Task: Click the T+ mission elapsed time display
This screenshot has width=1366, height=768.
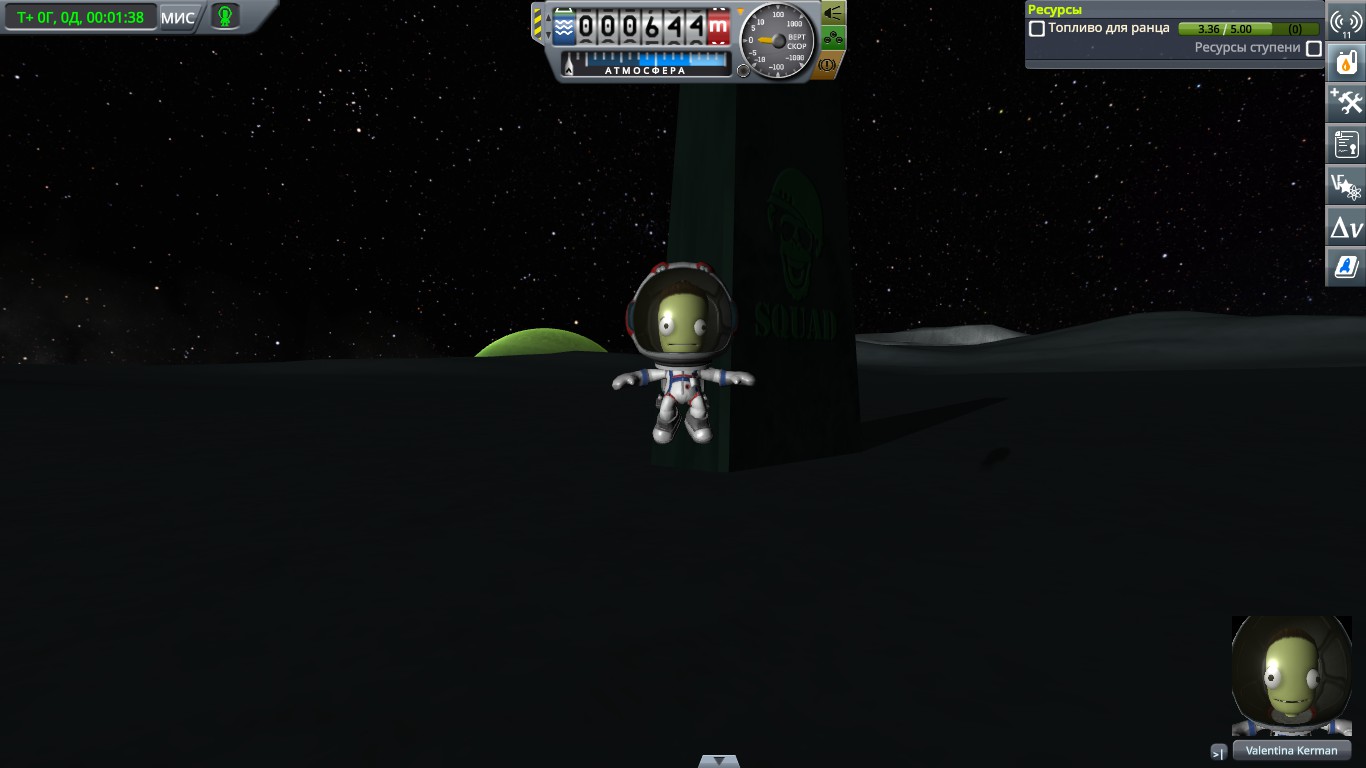Action: click(80, 16)
